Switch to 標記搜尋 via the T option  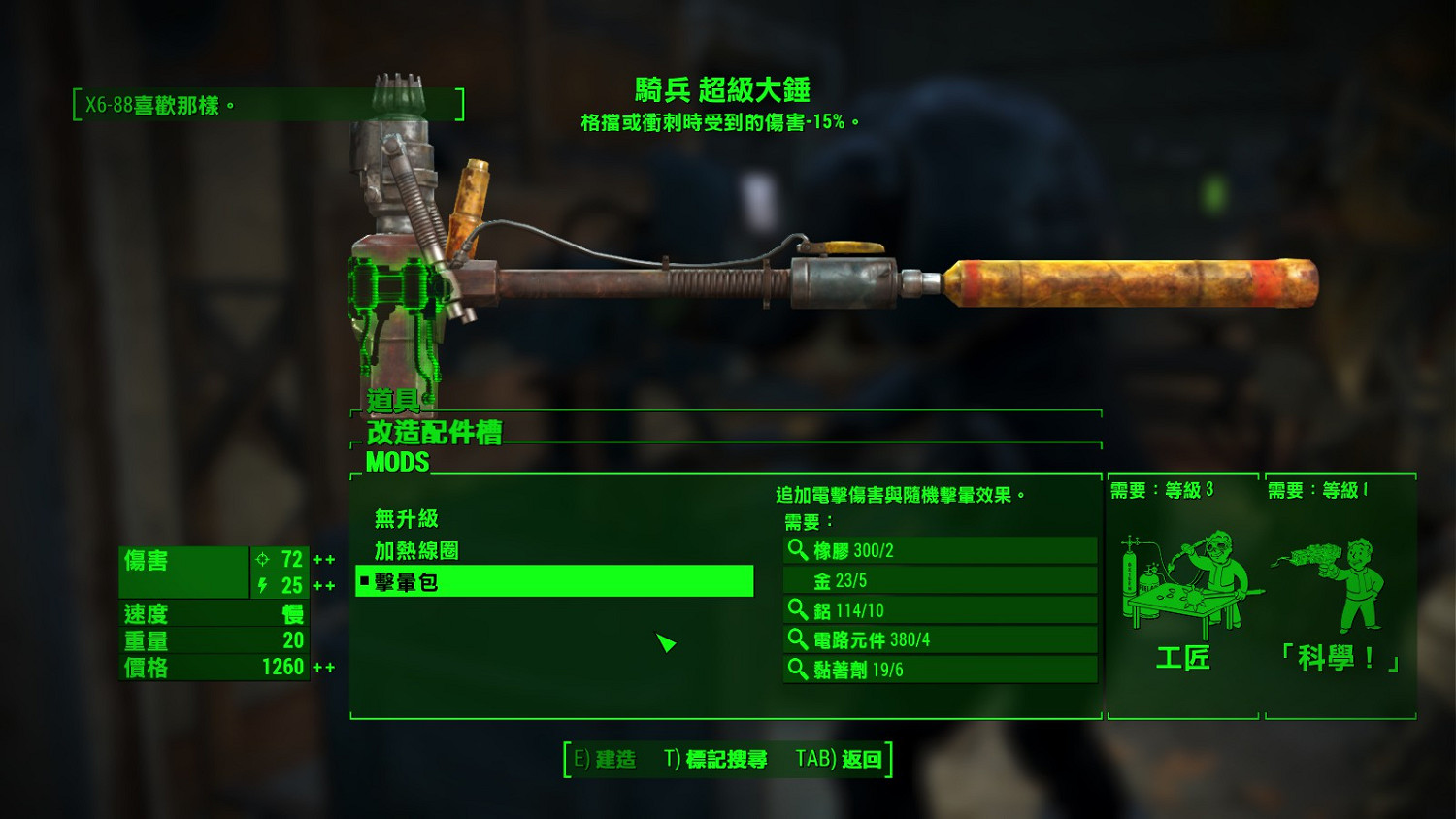714,762
